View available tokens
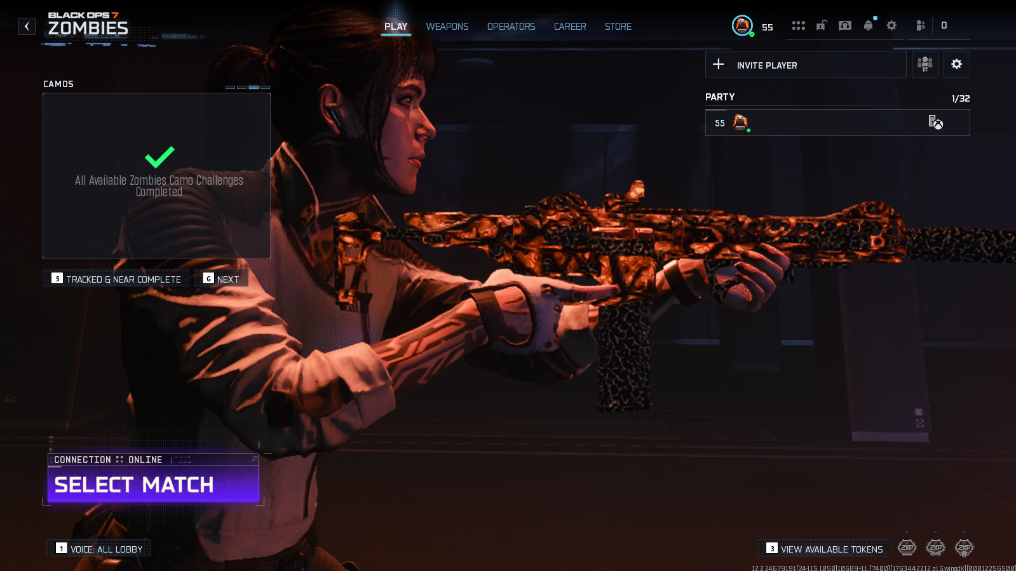This screenshot has height=571, width=1016. pos(825,548)
